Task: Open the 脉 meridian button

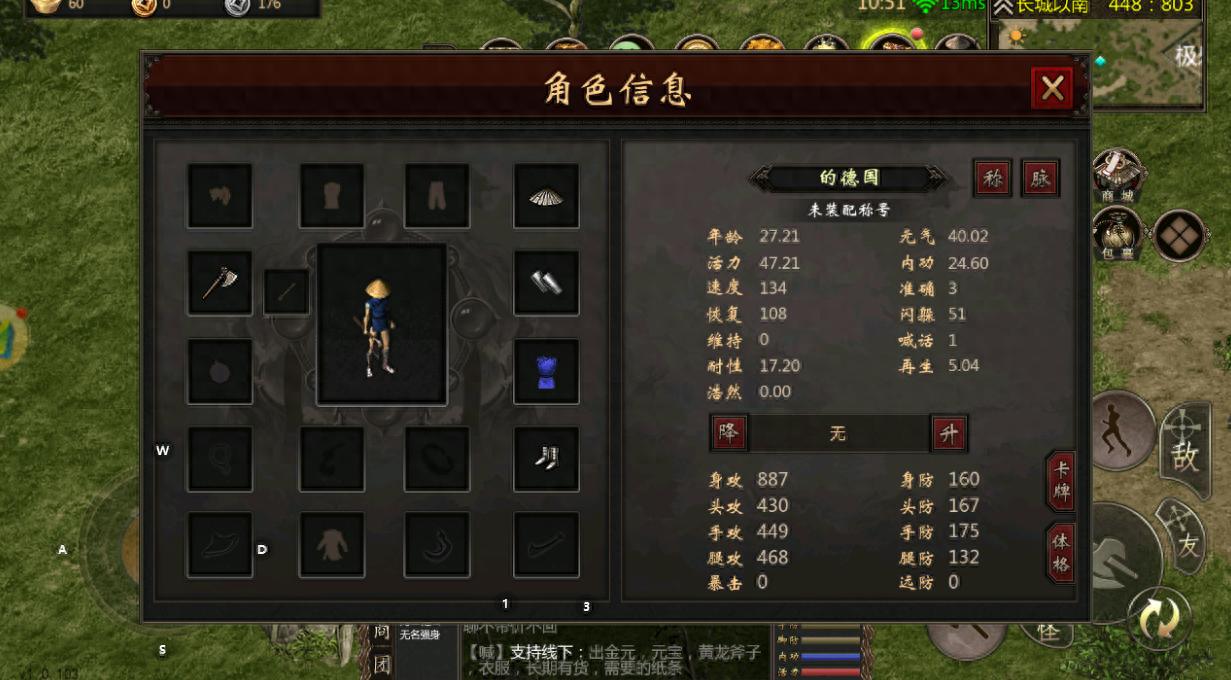Action: click(1040, 178)
